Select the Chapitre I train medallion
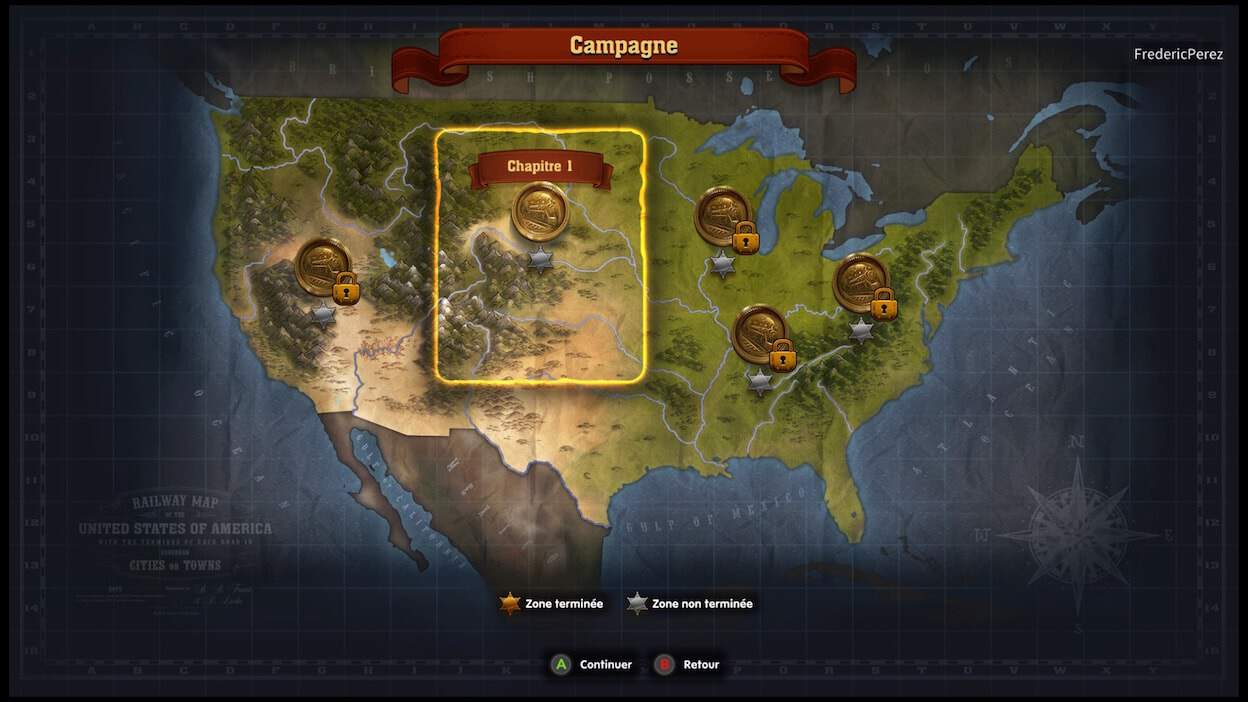The width and height of the screenshot is (1248, 702). tap(540, 212)
